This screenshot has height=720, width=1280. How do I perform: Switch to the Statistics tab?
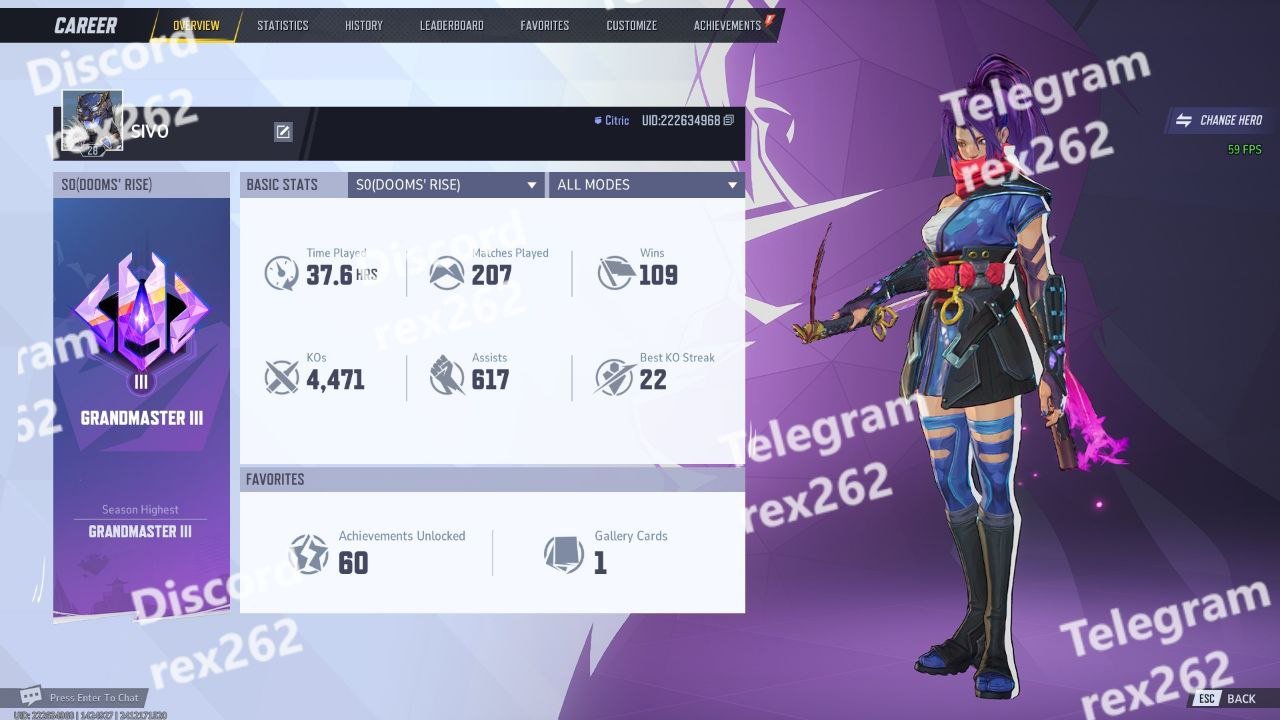pyautogui.click(x=282, y=25)
